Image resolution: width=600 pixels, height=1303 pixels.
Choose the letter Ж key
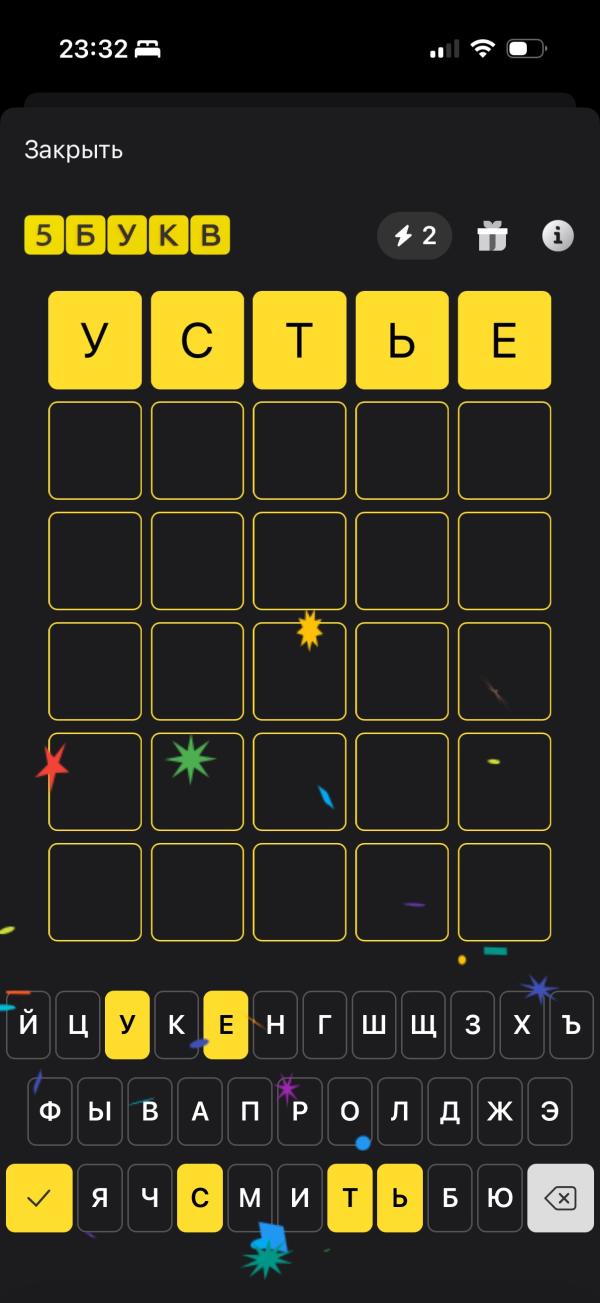pos(500,1112)
